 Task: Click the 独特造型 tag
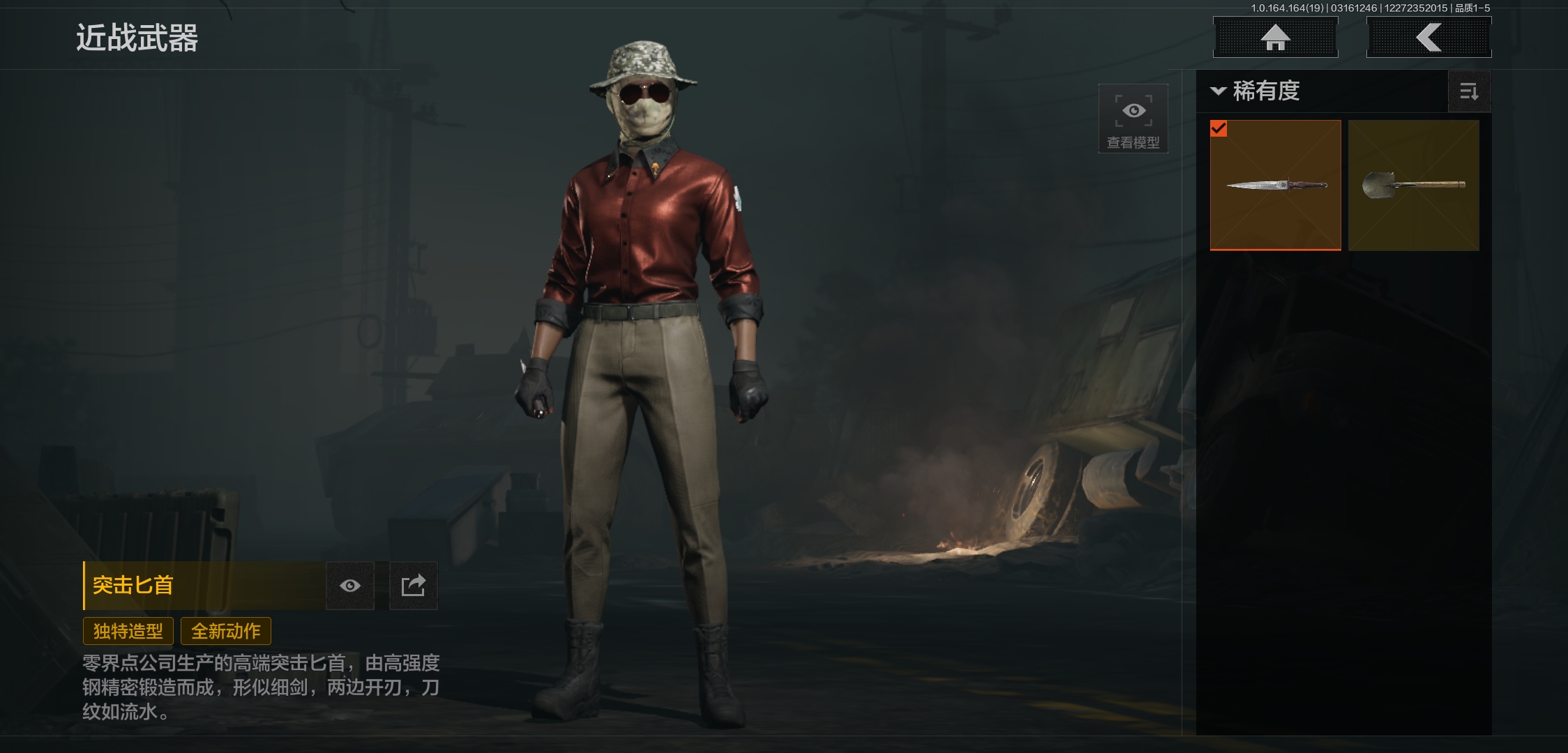coord(128,631)
